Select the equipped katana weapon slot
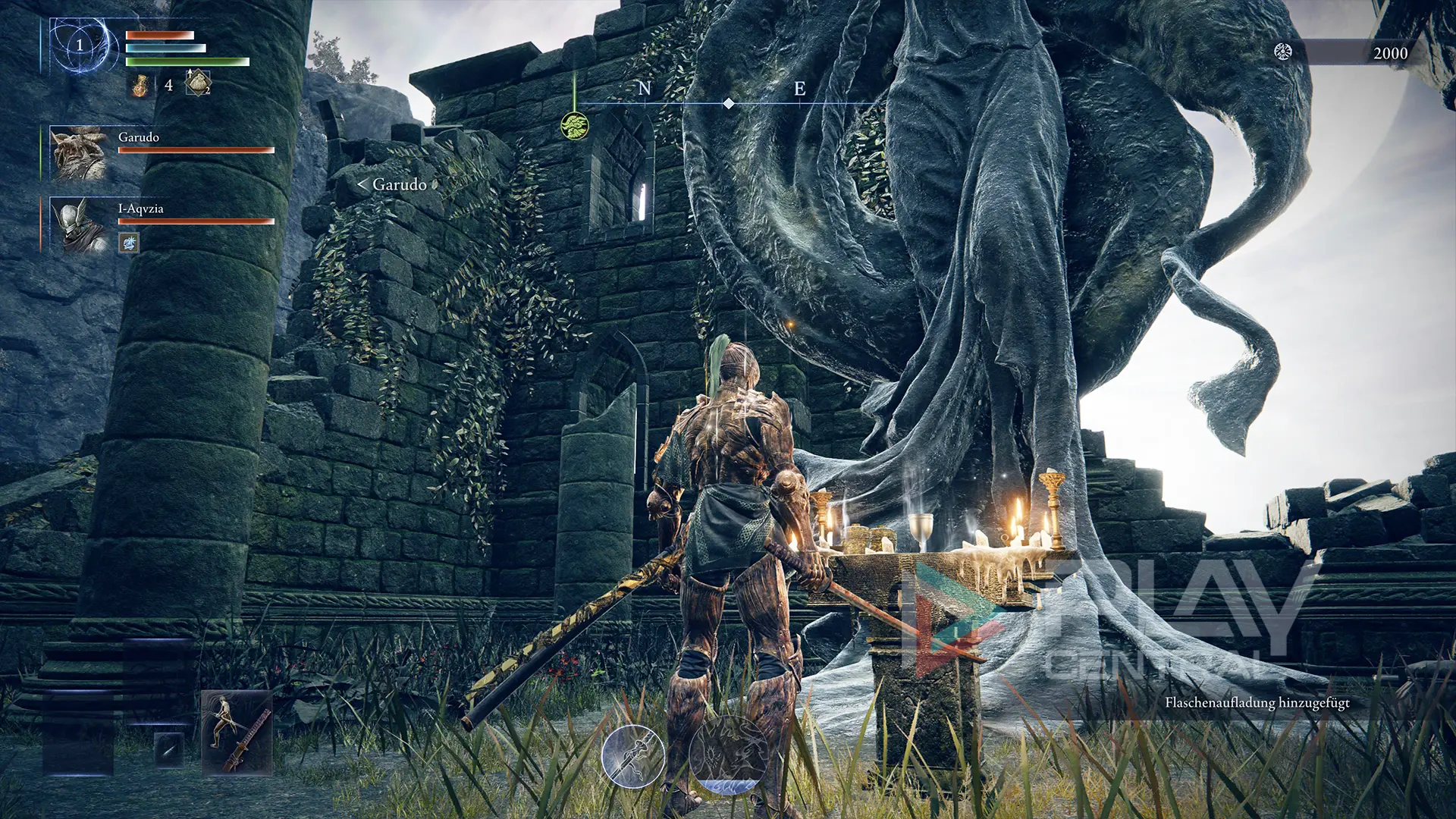 (237, 732)
